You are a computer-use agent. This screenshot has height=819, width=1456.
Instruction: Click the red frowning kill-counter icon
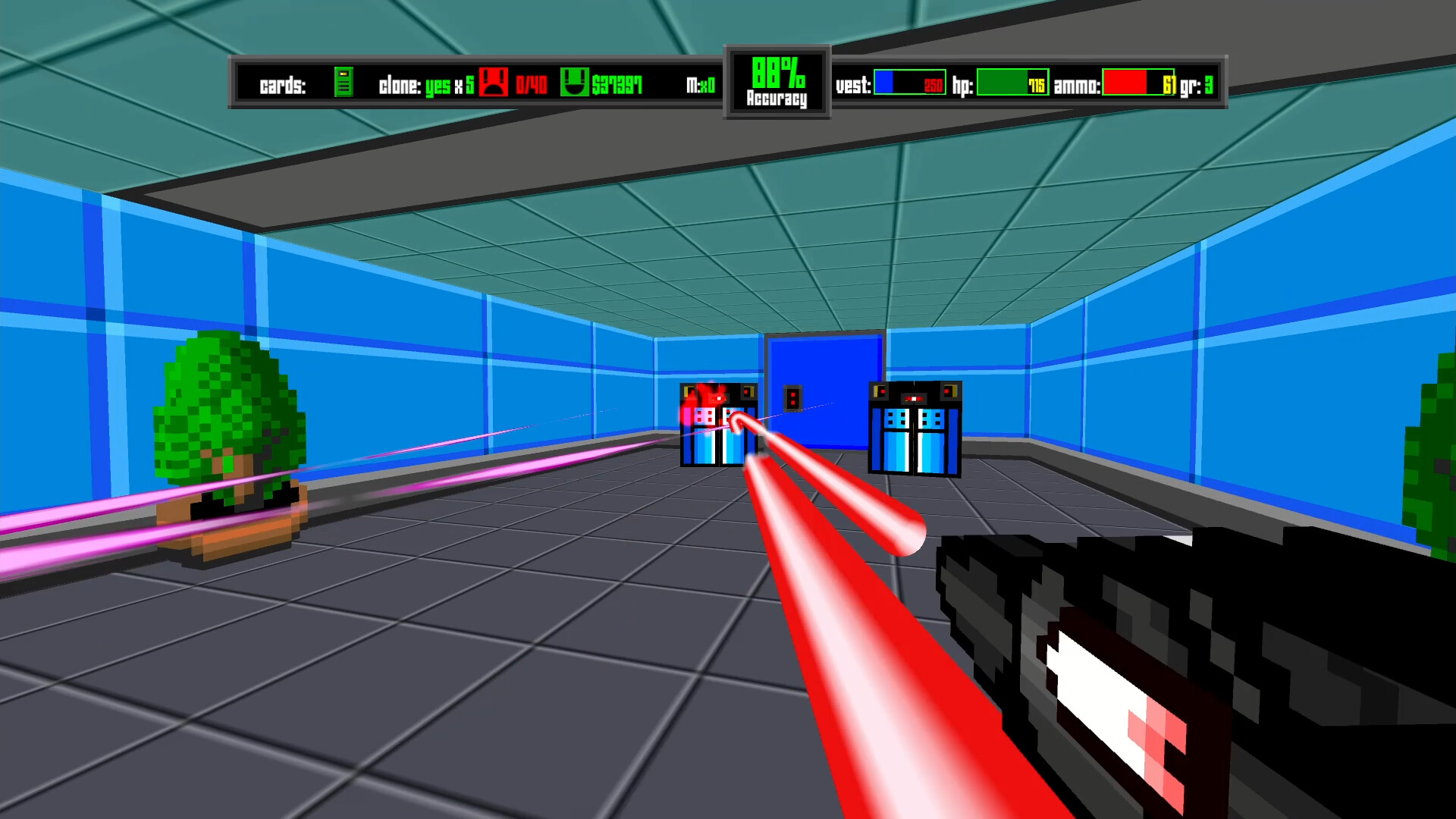(x=494, y=83)
